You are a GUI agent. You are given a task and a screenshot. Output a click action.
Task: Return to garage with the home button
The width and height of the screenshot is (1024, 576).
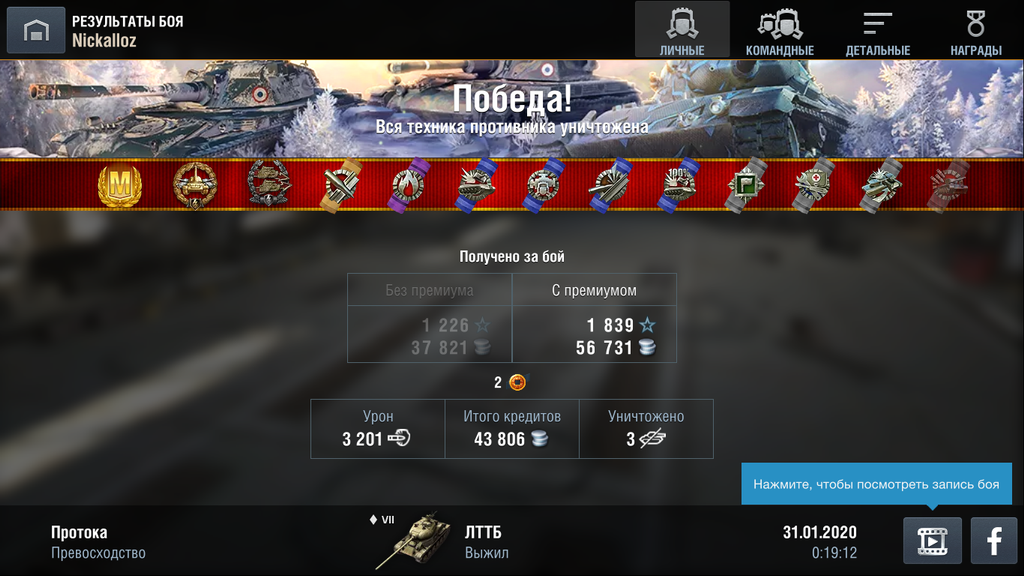pyautogui.click(x=36, y=31)
